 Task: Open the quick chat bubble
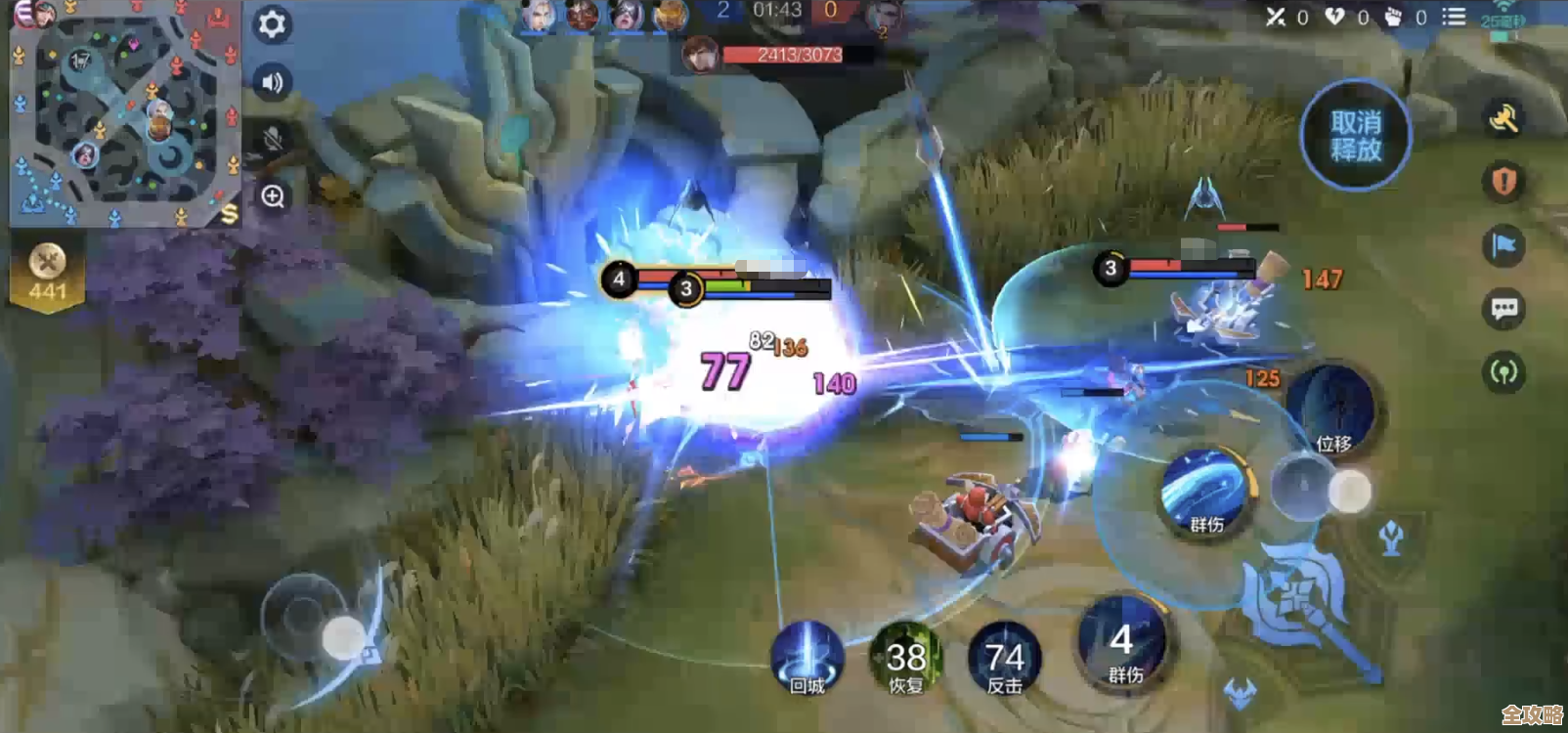1503,310
